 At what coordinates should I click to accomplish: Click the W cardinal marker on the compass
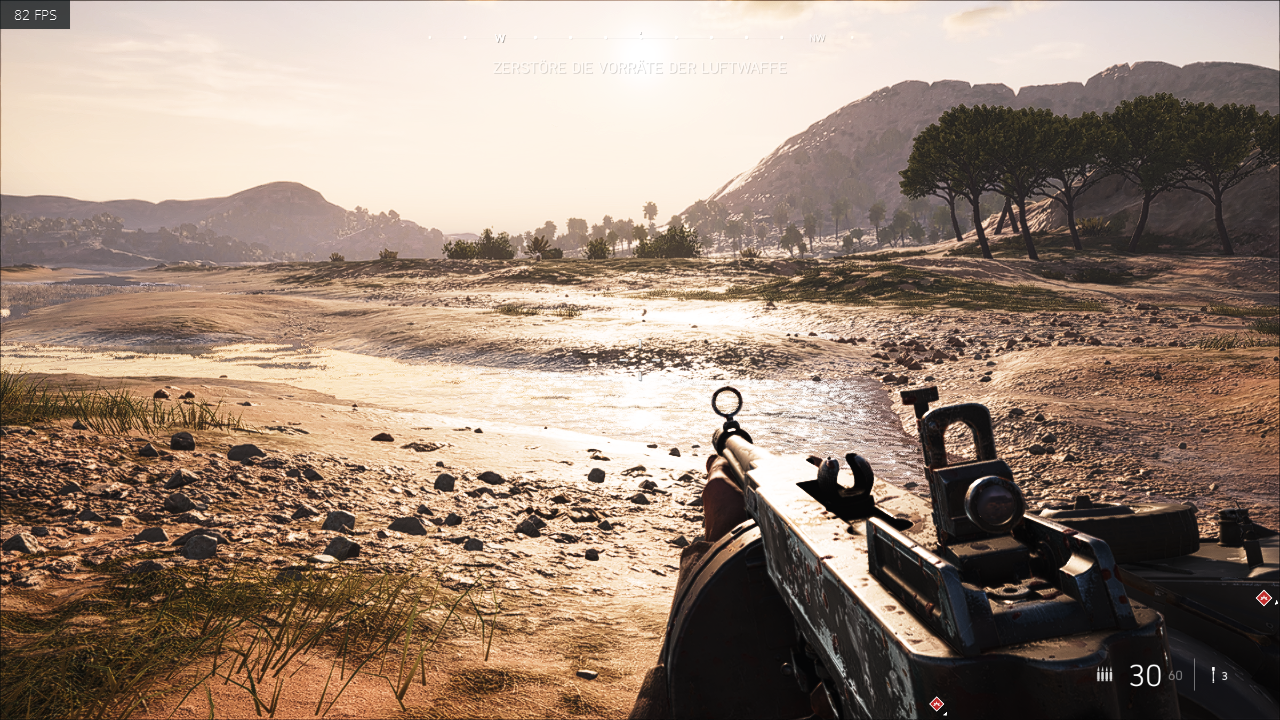pos(500,39)
